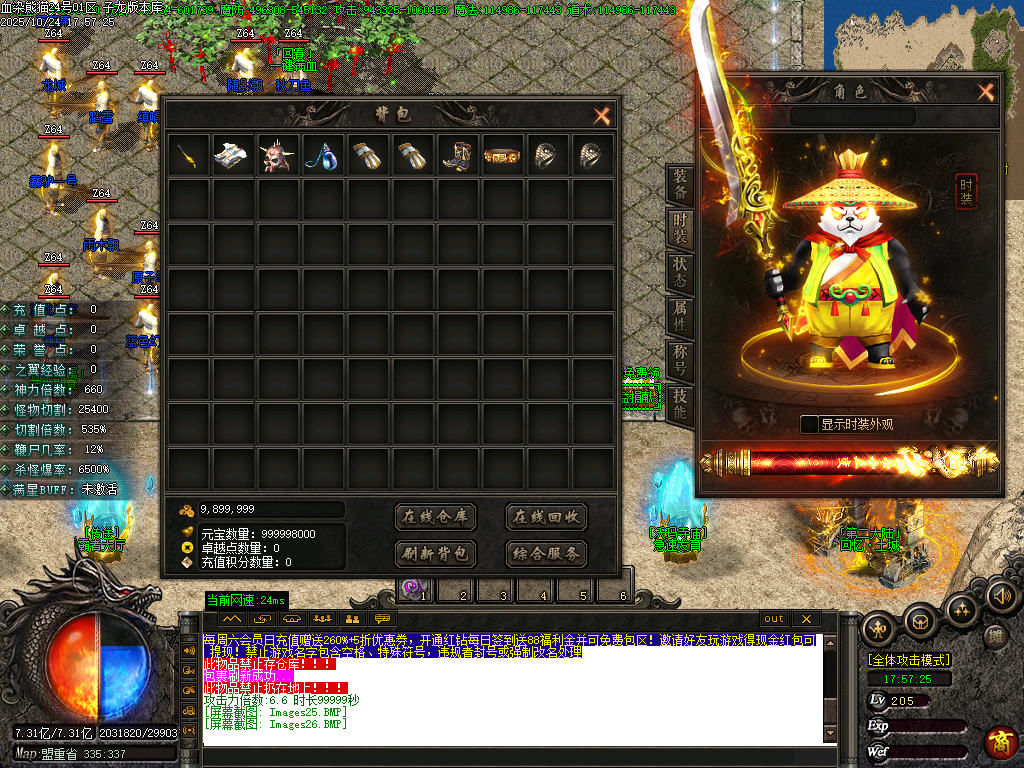Open 综合服务 general services
The image size is (1024, 768).
[x=545, y=553]
